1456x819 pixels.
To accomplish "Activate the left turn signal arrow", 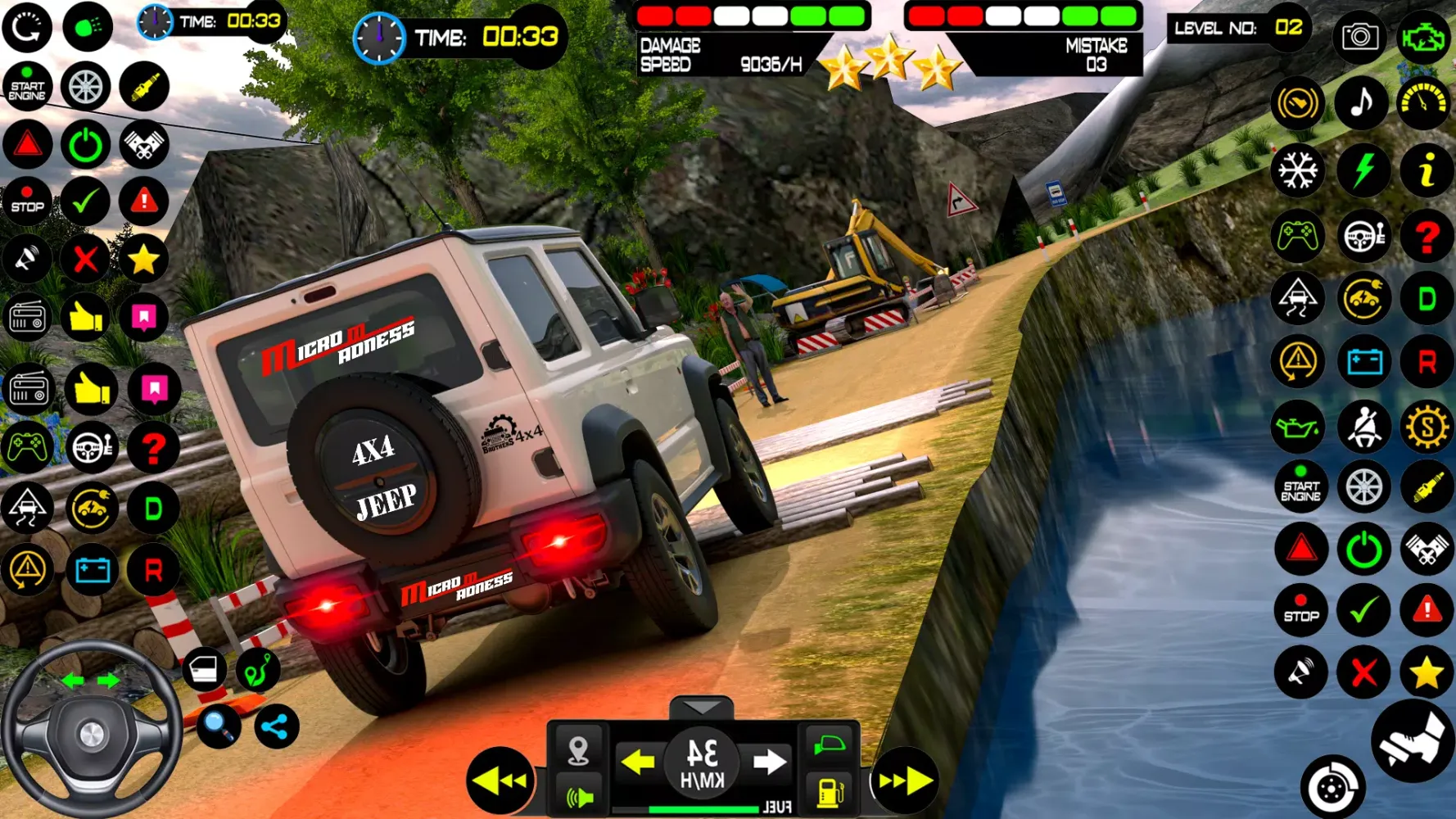I will click(637, 762).
